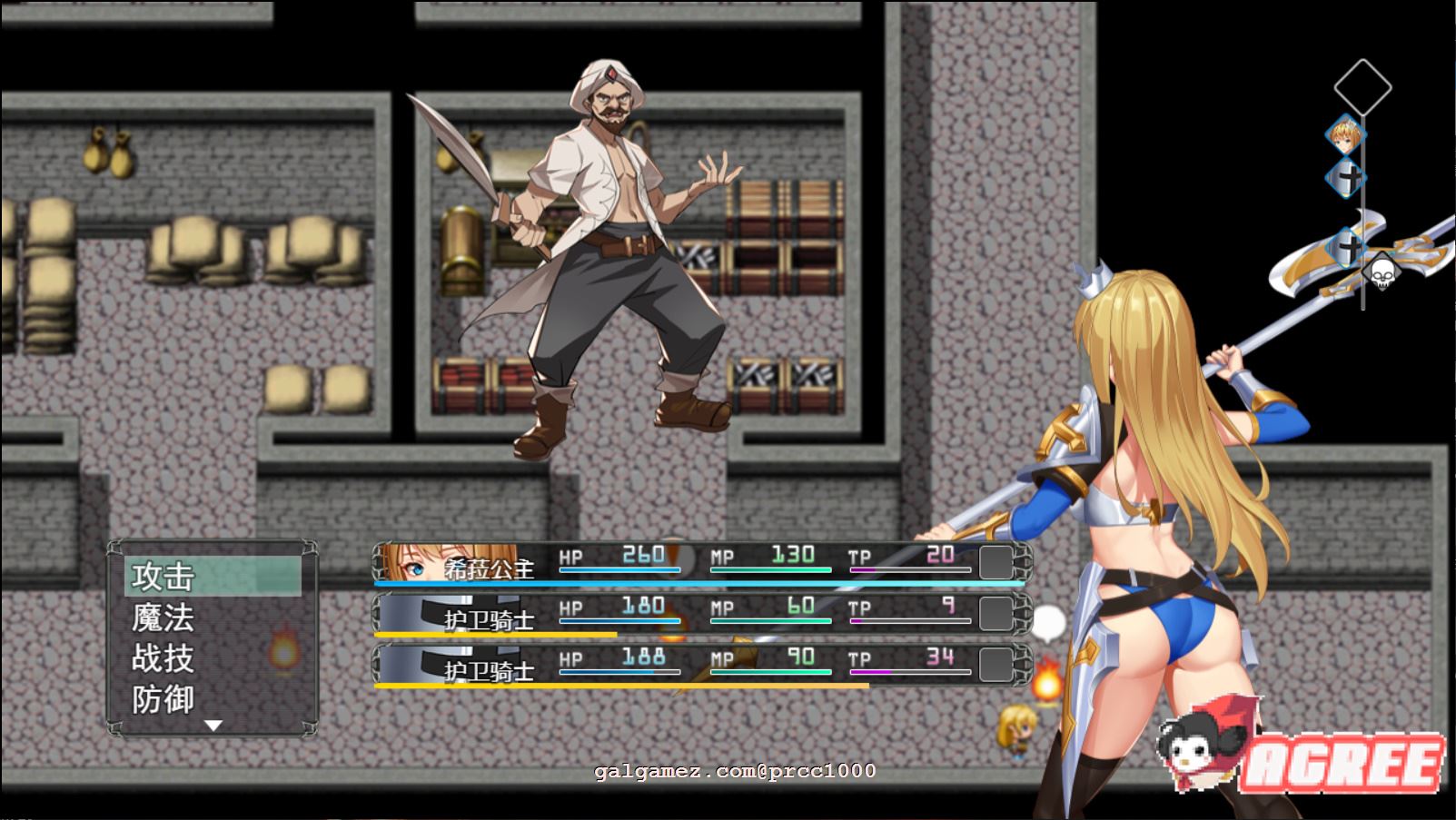The height and width of the screenshot is (820, 1456).
Task: Select the flame icon beside the third status row
Action: click(1049, 676)
